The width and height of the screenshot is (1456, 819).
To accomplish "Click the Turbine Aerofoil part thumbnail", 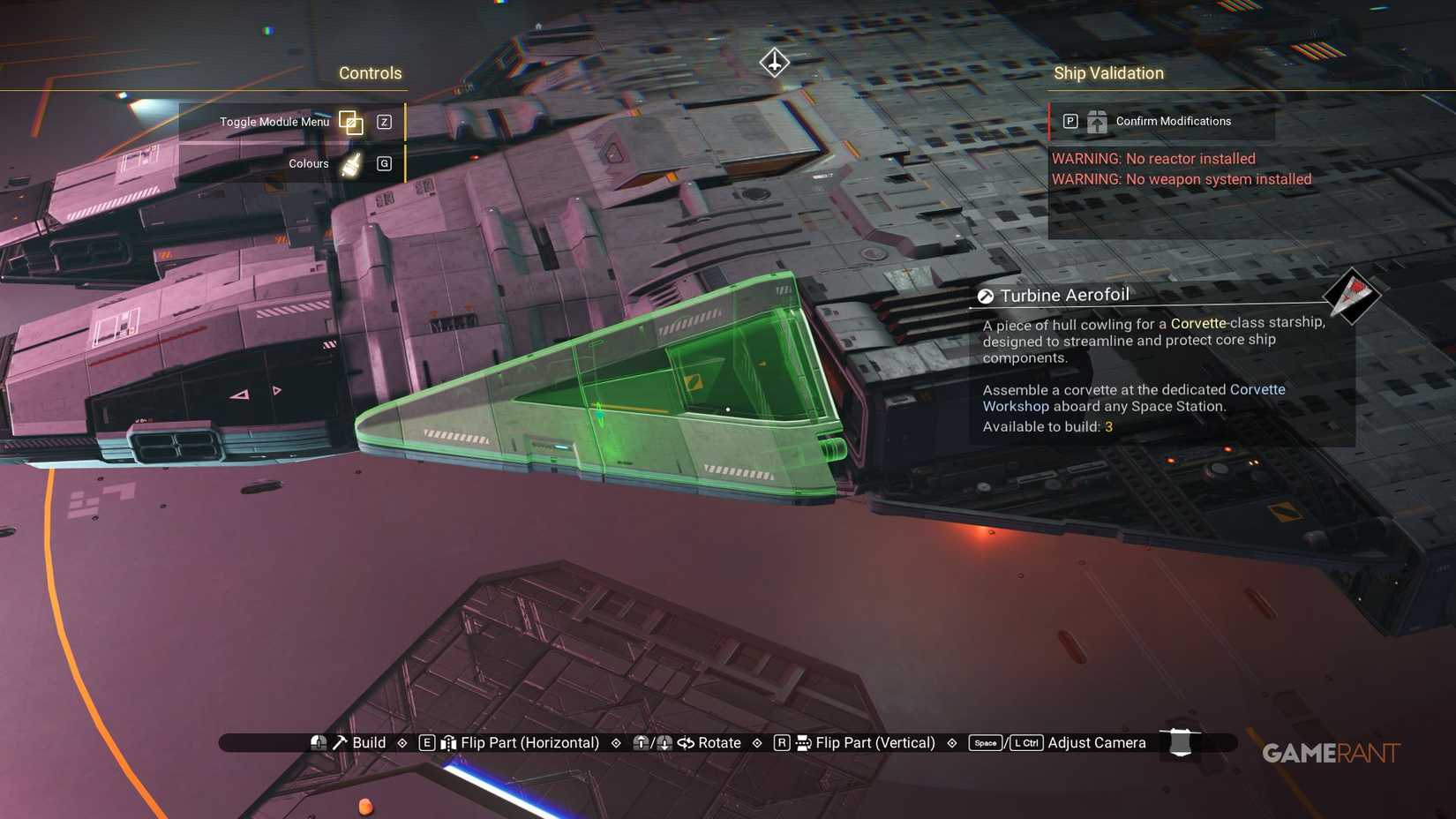I will click(x=1351, y=298).
